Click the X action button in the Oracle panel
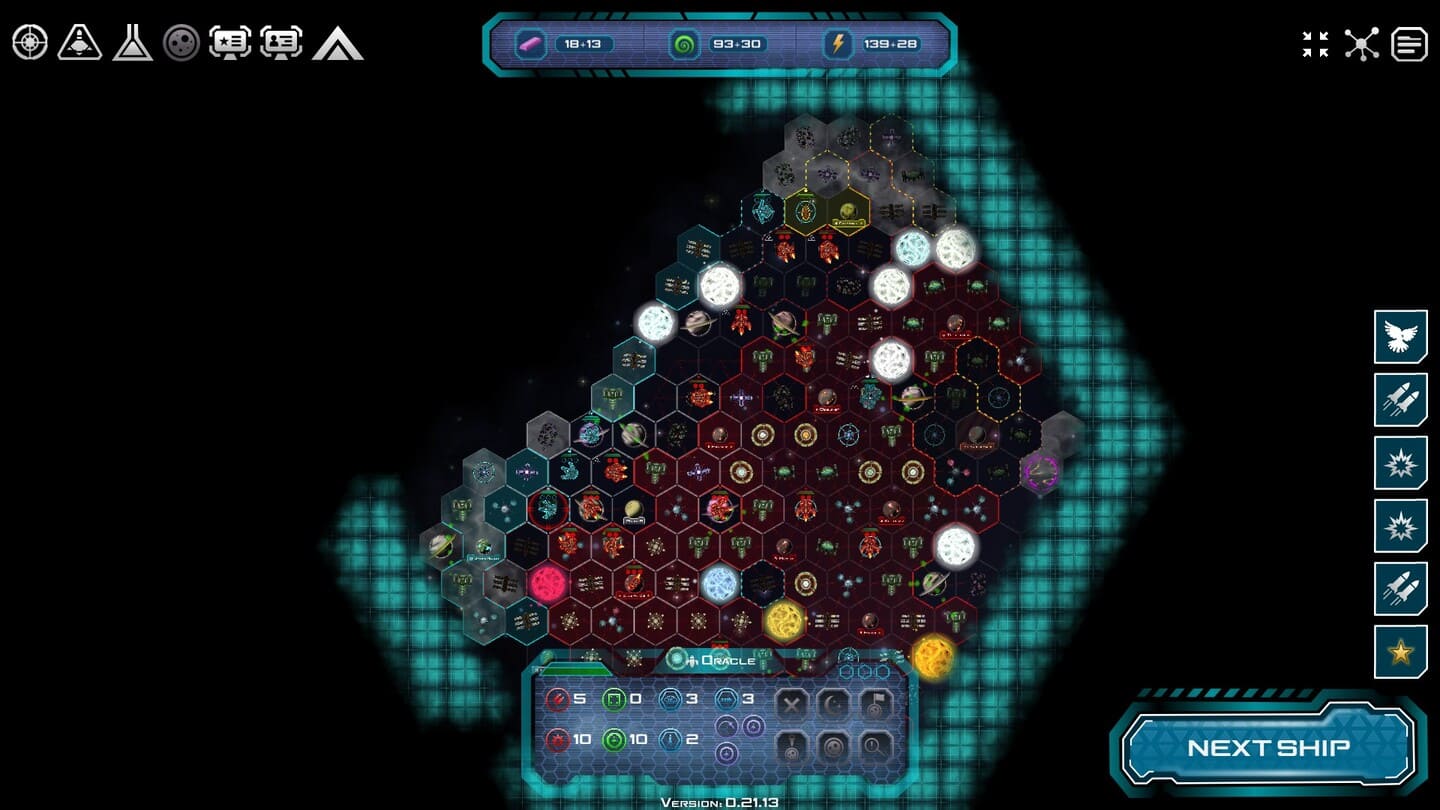1440x810 pixels. tap(792, 703)
